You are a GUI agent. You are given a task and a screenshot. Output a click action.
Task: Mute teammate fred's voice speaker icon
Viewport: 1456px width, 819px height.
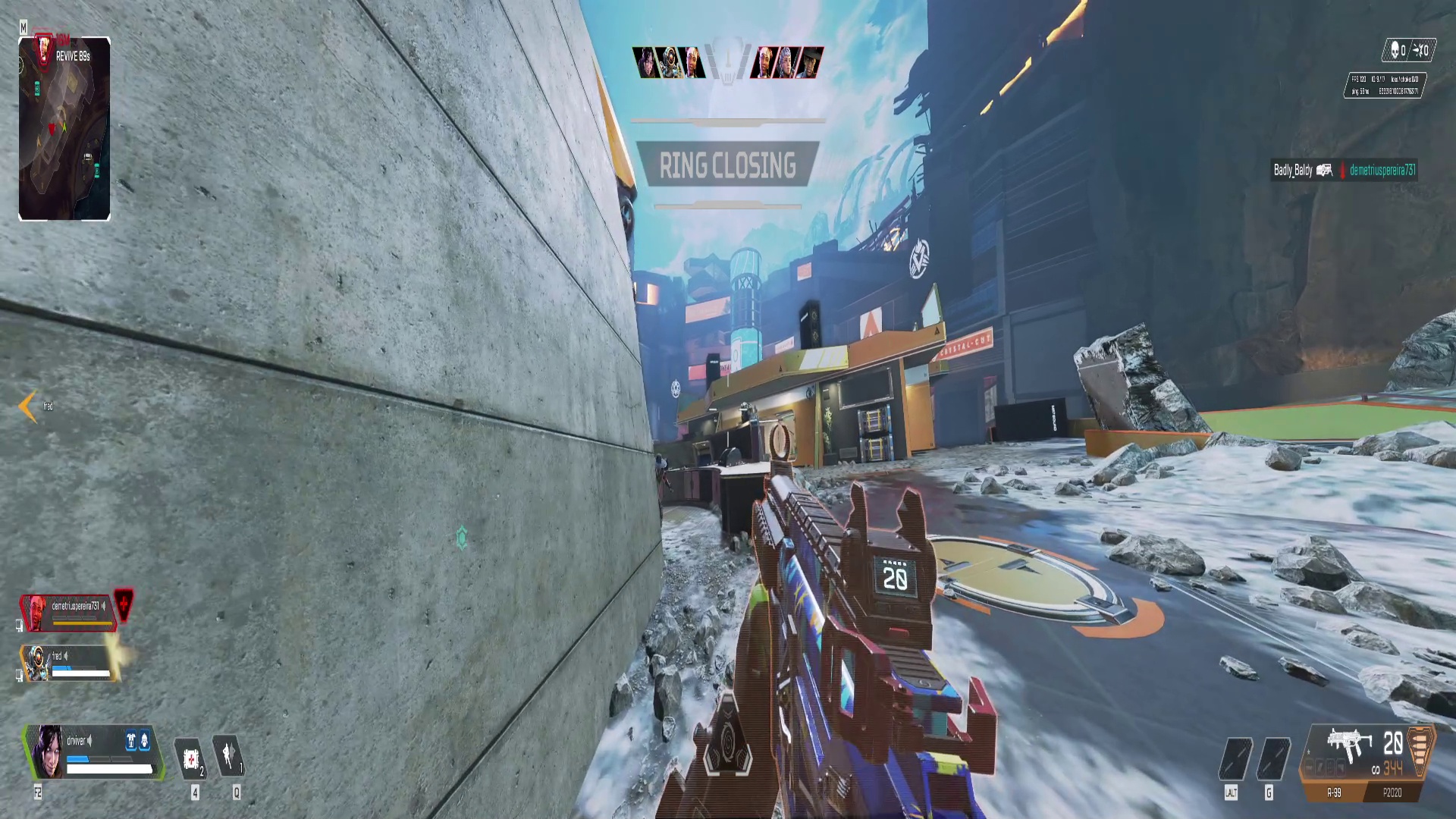click(x=67, y=656)
